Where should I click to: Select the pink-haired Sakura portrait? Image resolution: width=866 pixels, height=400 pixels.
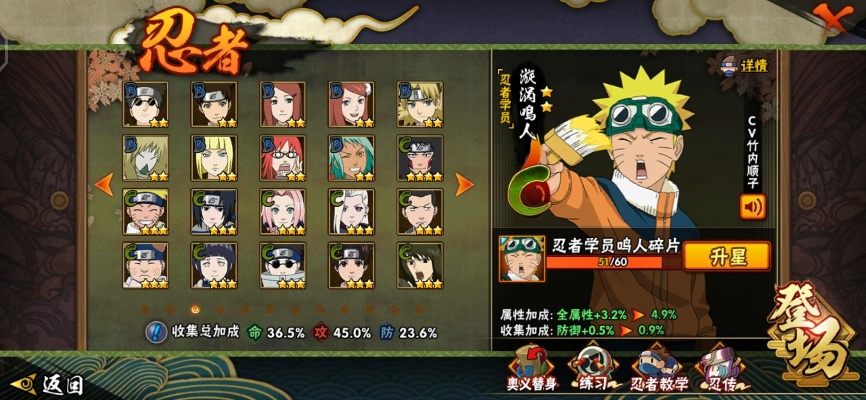tap(282, 211)
